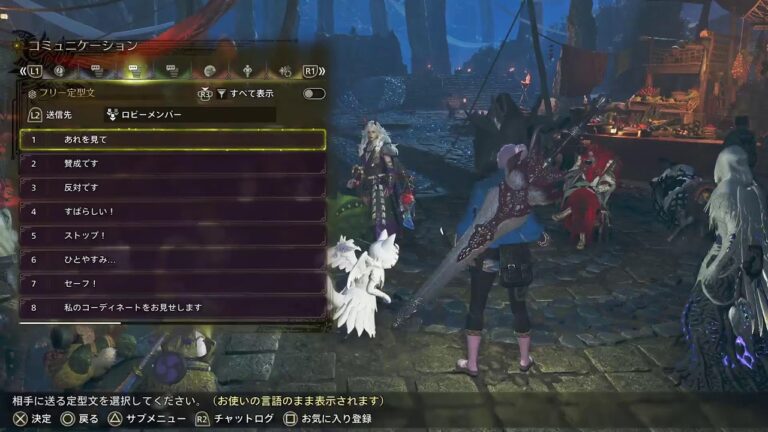Select the phrase あれを見て
The width and height of the screenshot is (768, 432).
172,140
